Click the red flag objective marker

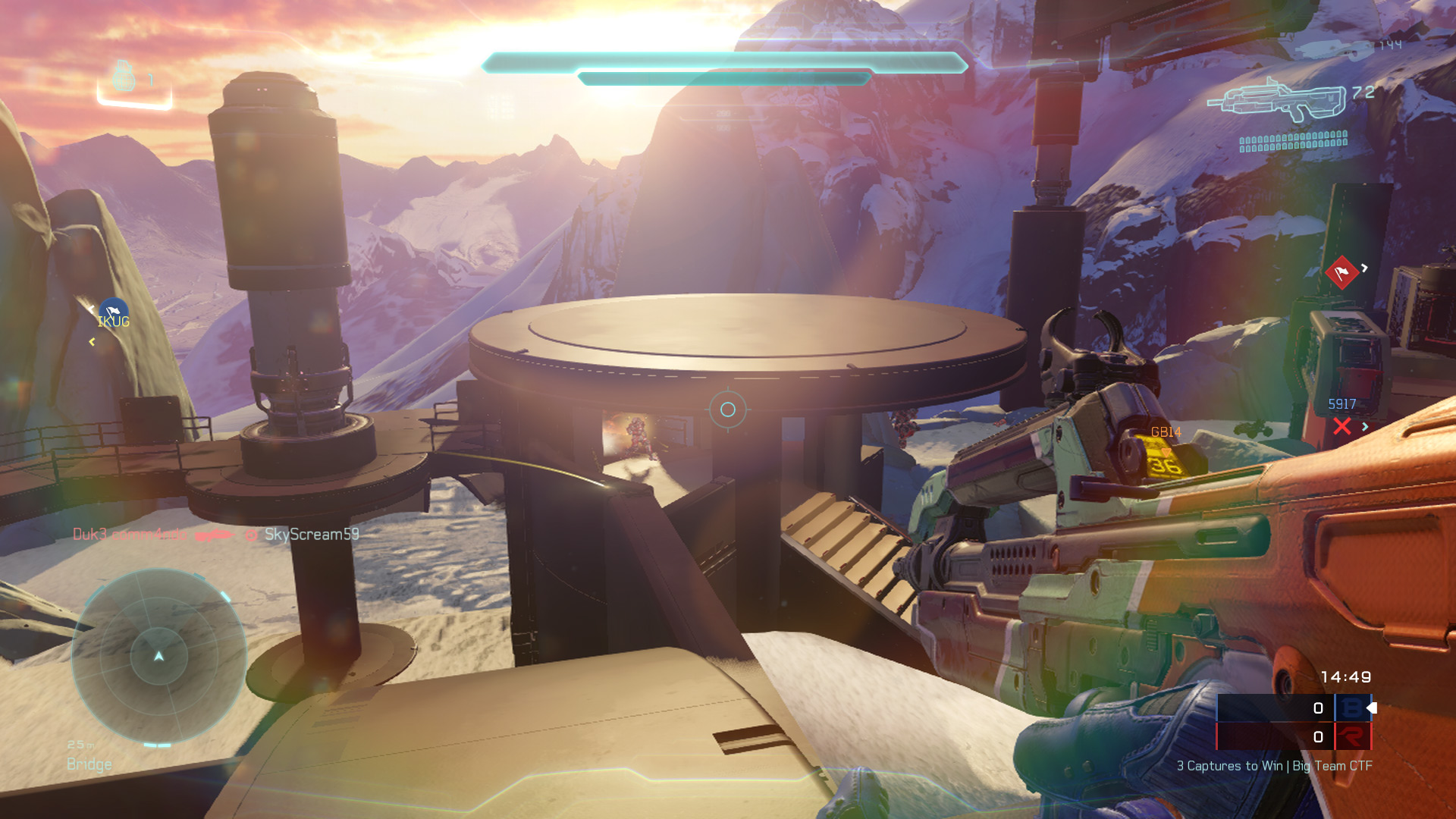tap(1341, 272)
